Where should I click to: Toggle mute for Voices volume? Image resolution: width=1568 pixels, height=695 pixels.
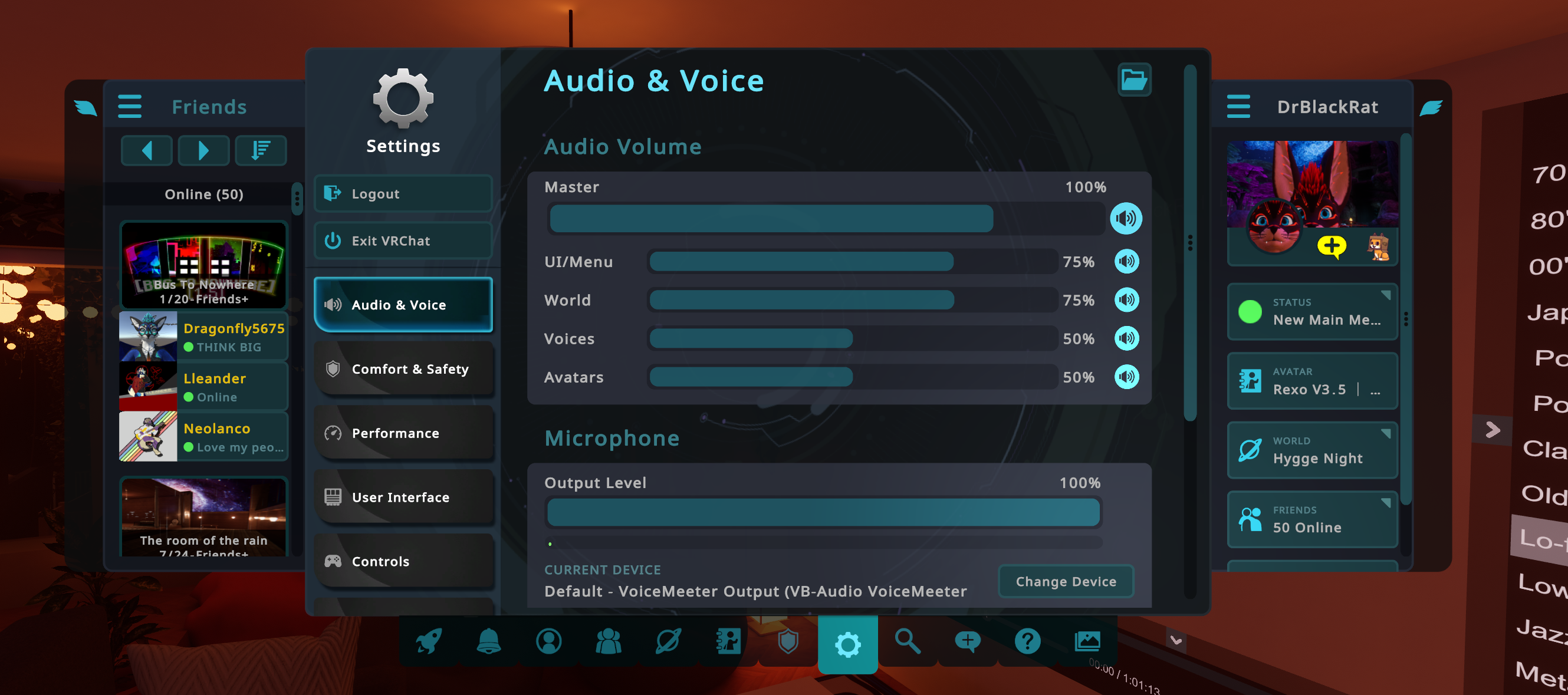coord(1126,338)
